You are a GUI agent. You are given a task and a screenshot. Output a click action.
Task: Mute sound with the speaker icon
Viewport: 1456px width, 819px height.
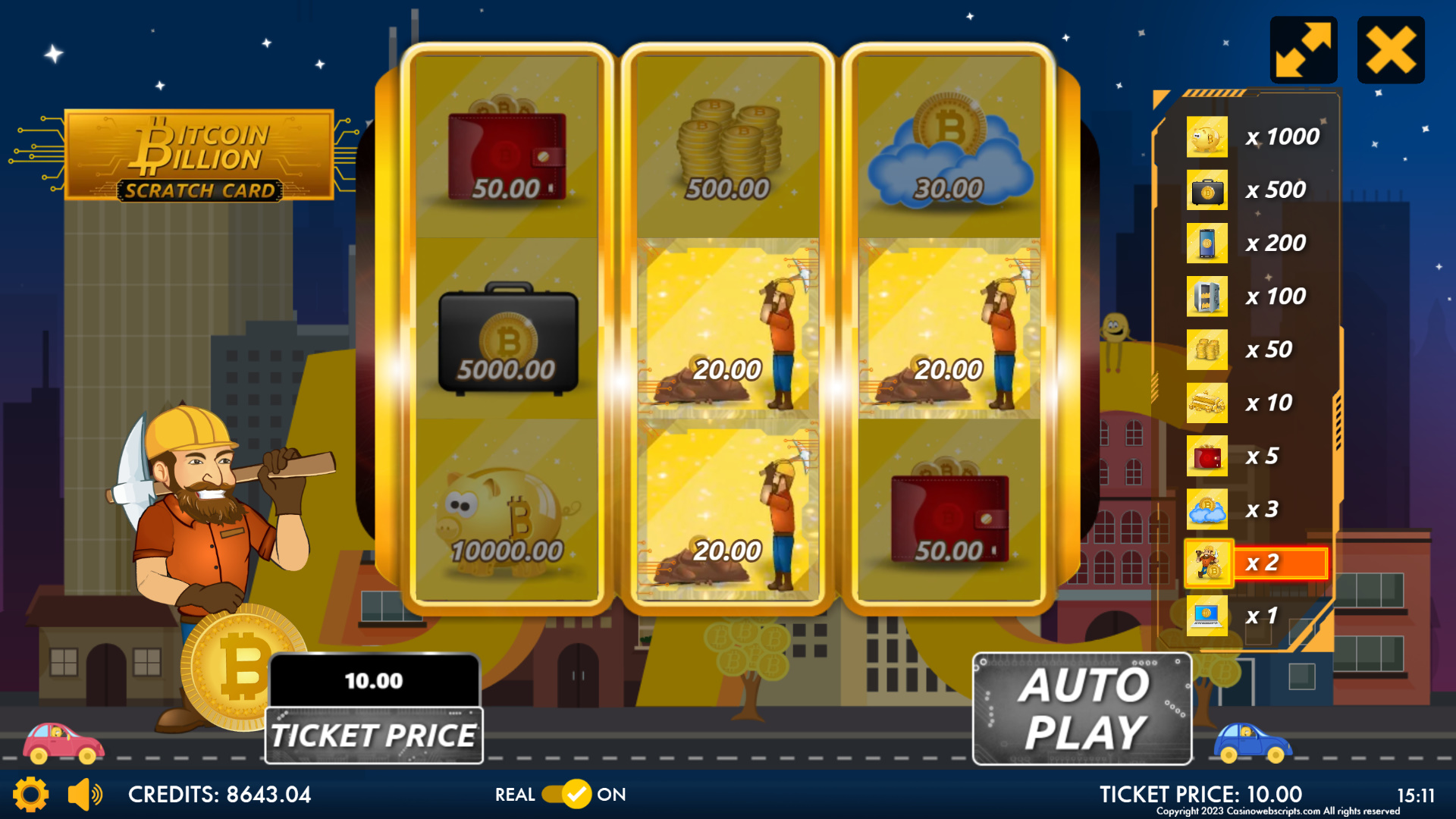85,794
